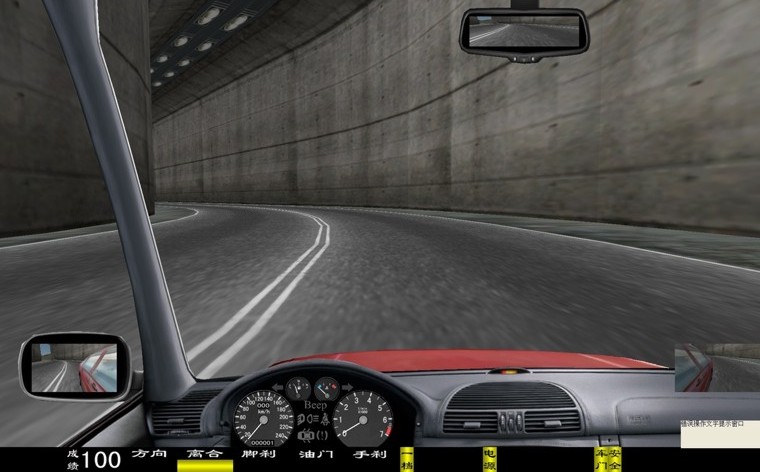Select the 脚刹 foot brake indicator
The width and height of the screenshot is (760, 472).
pos(260,455)
